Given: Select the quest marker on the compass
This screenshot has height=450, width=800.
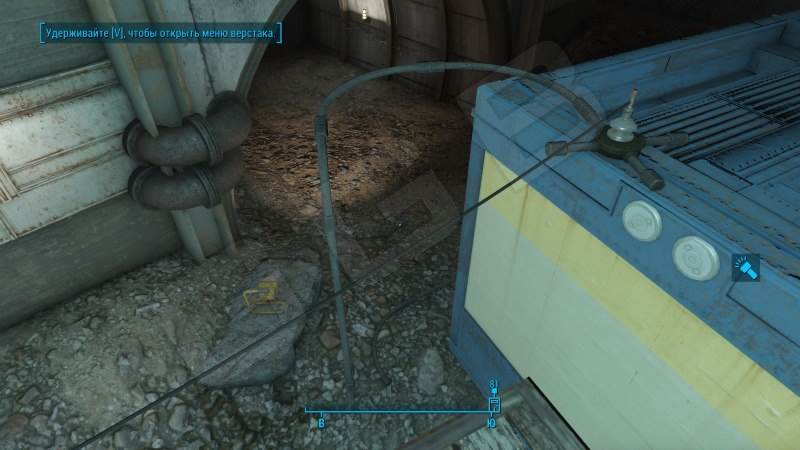Looking at the screenshot, I should (493, 403).
